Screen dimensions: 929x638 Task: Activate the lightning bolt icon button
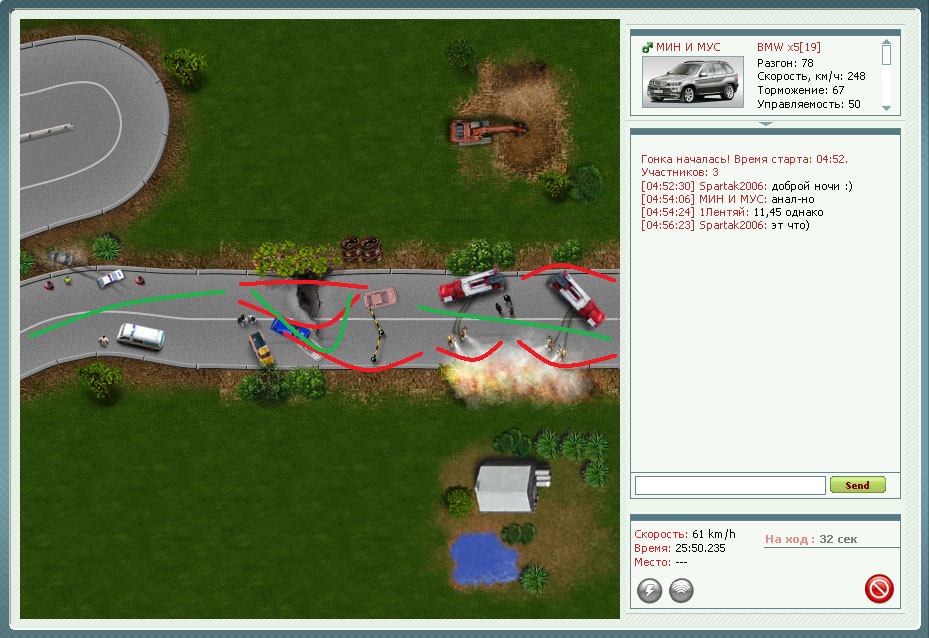coord(650,591)
